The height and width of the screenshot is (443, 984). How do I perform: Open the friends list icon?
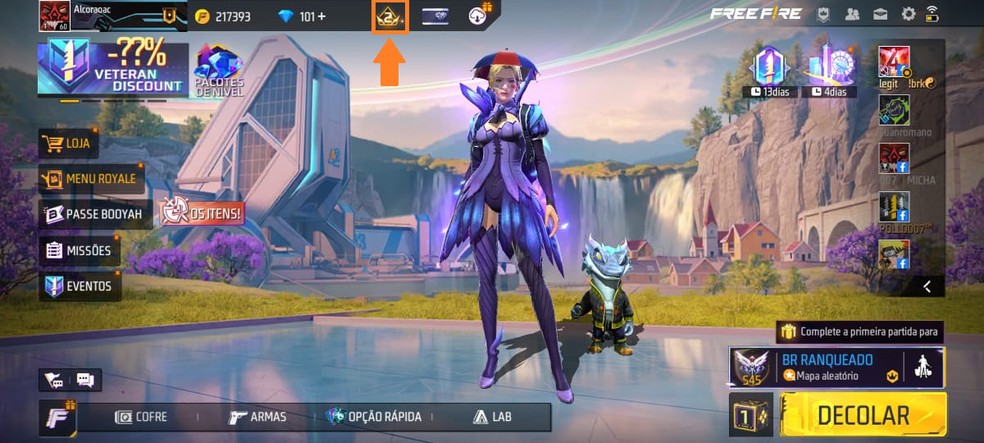click(x=853, y=14)
